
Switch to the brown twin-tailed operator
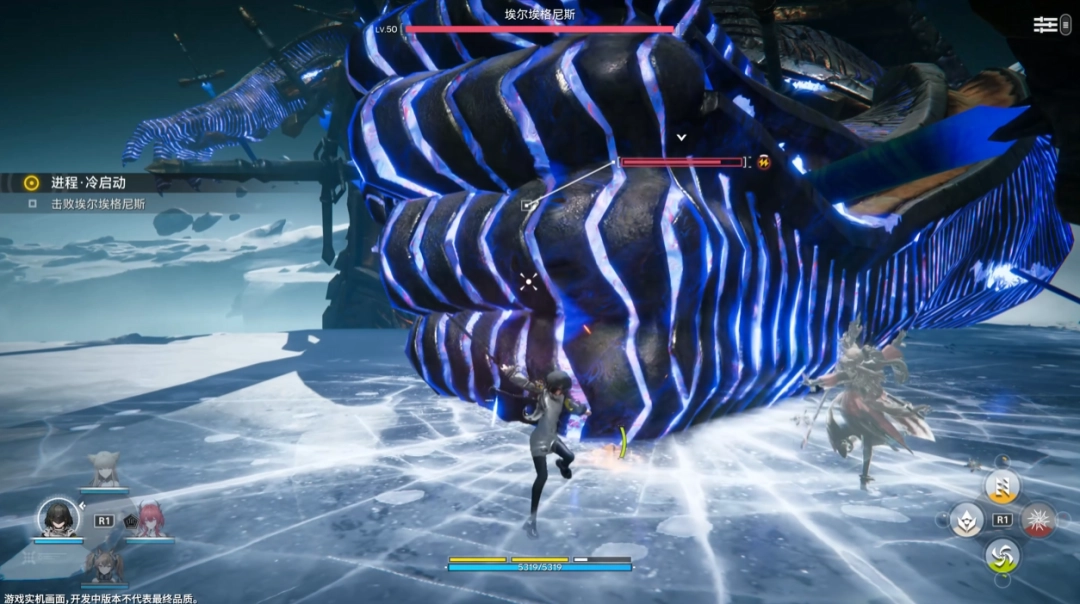tap(103, 564)
